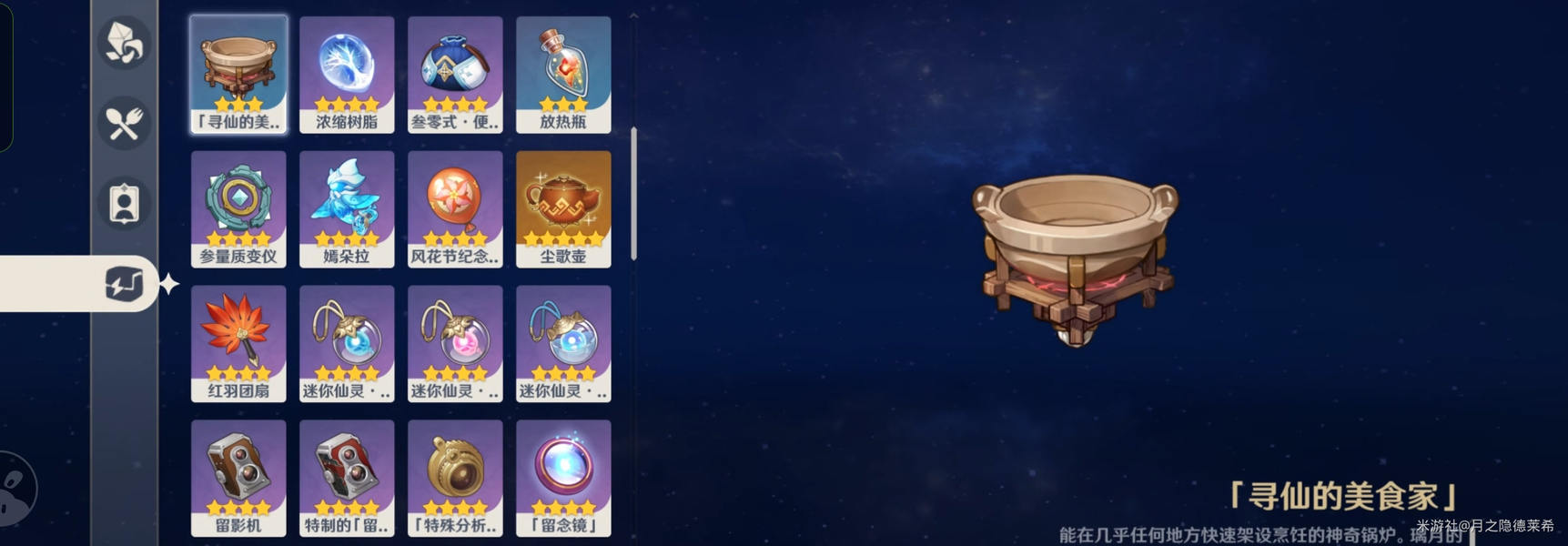
Task: Select the 浓缩树脂 condensed resin item
Action: point(347,75)
